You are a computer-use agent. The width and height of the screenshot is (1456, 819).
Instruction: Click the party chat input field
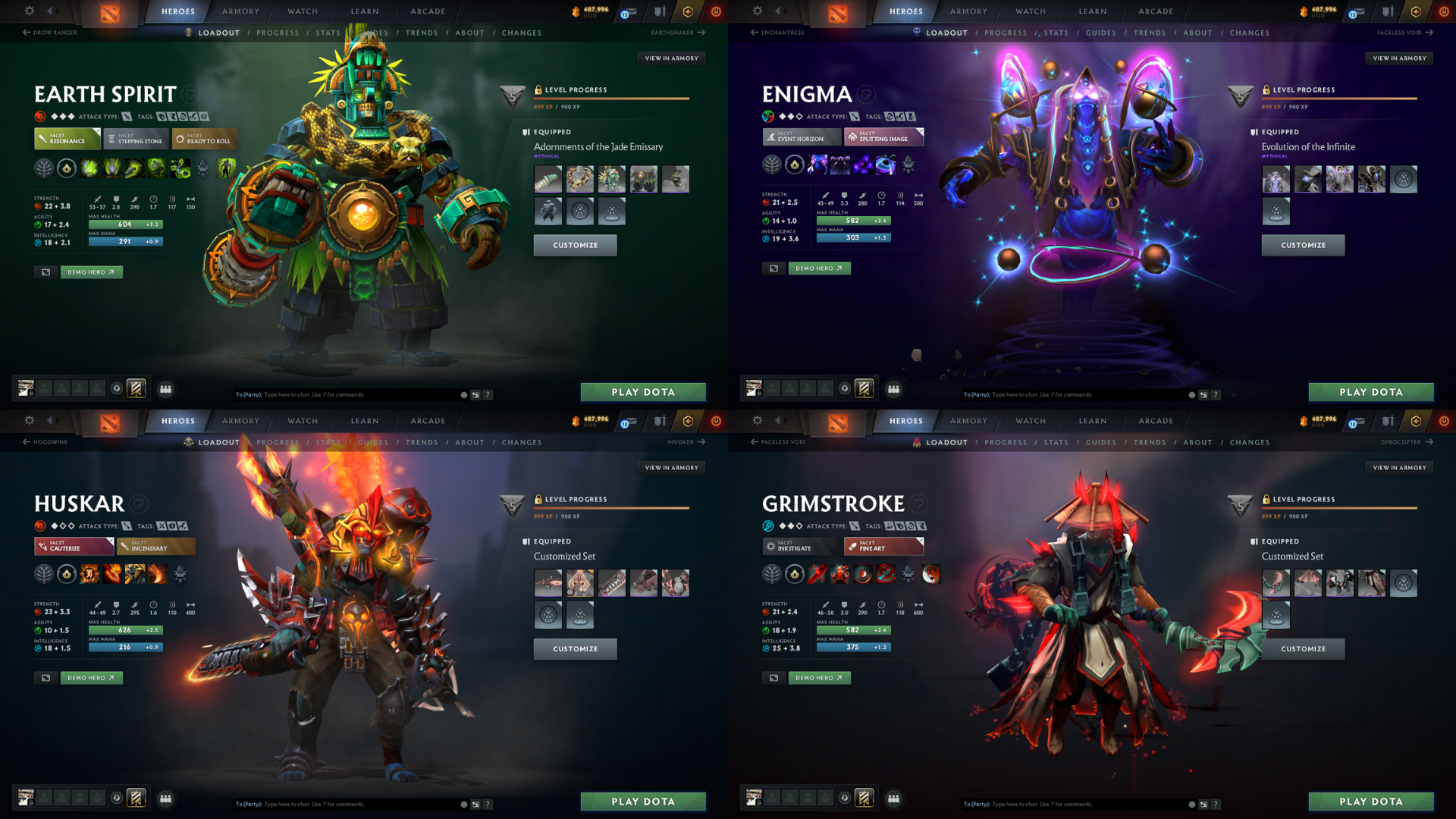tap(341, 394)
